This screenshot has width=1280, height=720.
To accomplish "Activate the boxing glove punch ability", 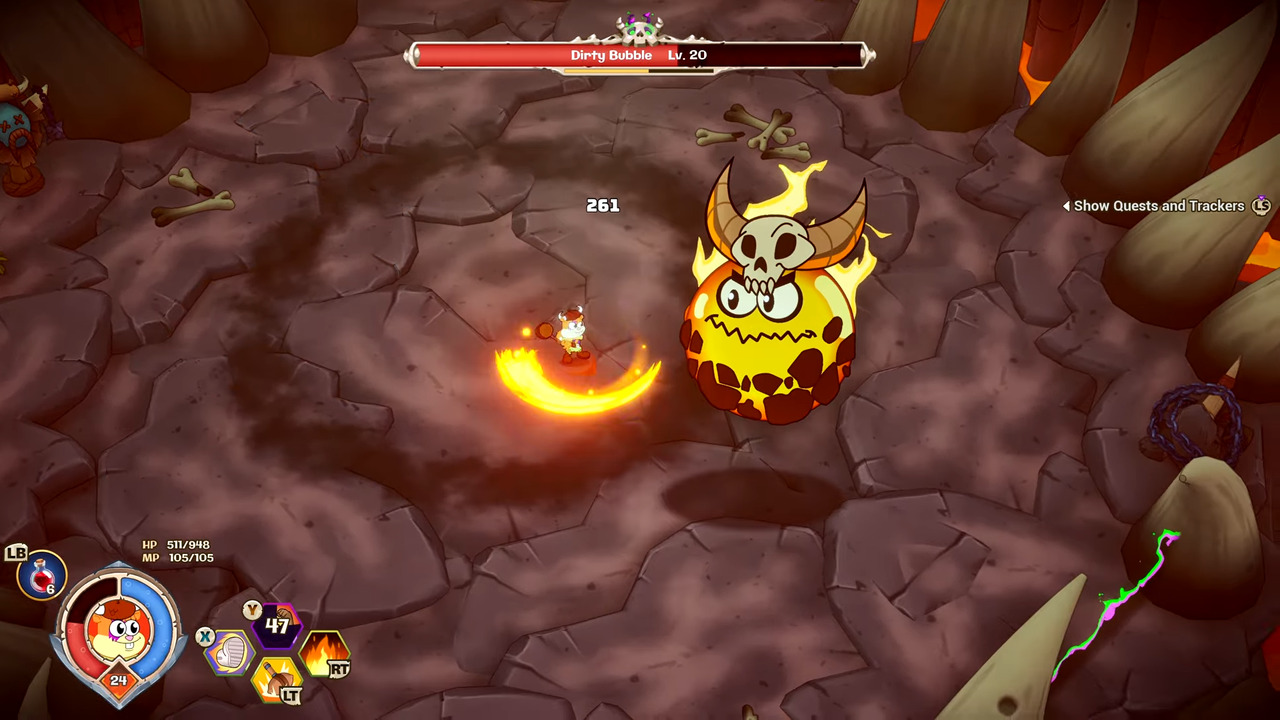I will click(x=232, y=652).
